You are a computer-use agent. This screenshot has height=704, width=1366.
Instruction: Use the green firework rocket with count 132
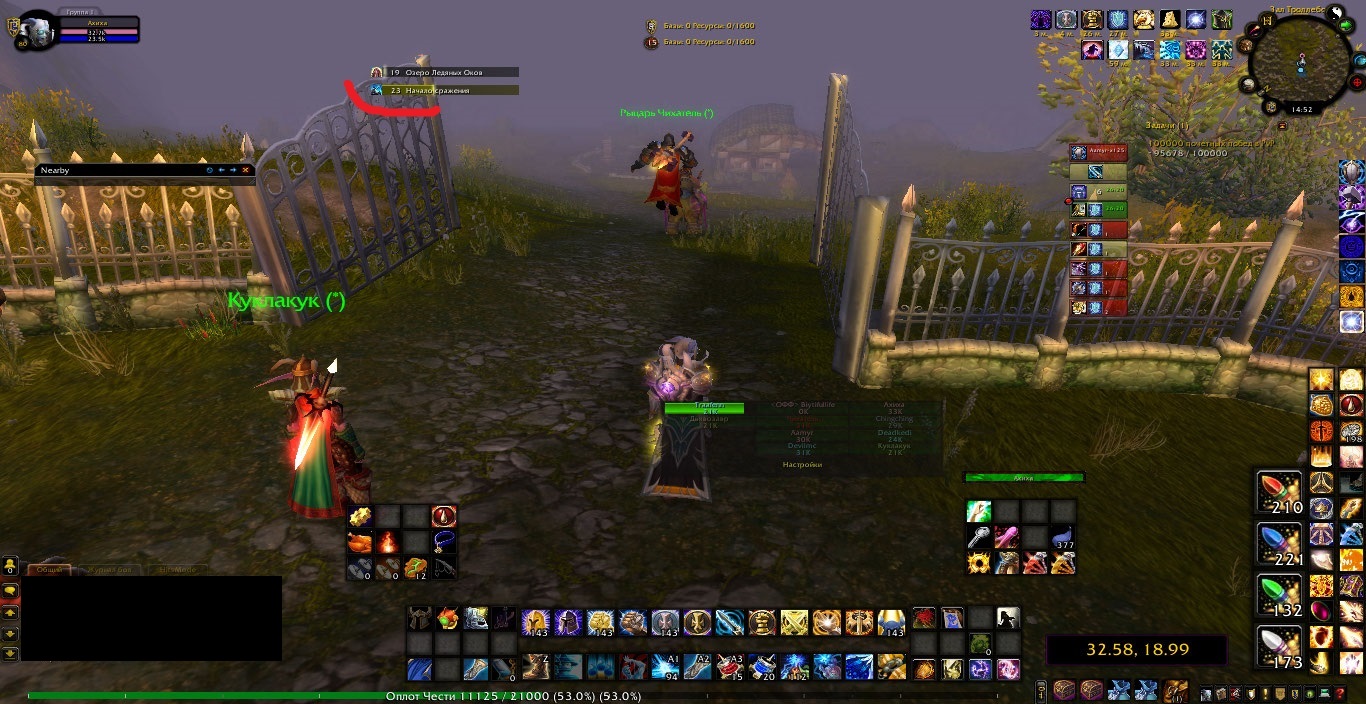coord(1280,596)
